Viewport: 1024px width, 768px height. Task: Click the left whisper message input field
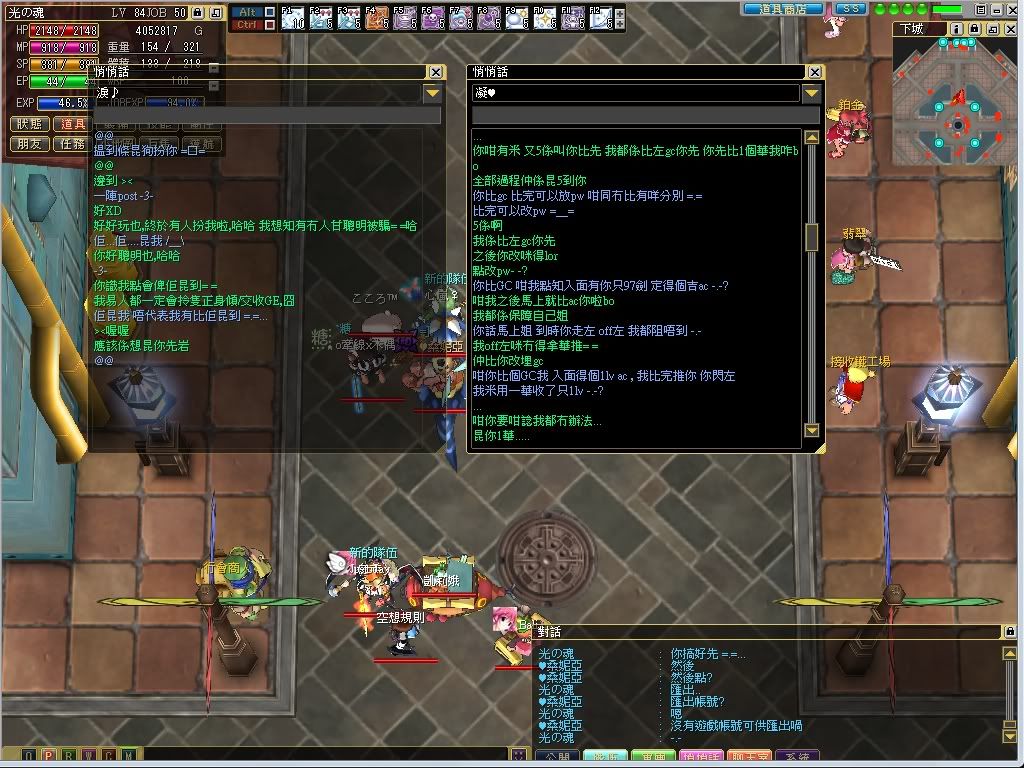(x=266, y=116)
